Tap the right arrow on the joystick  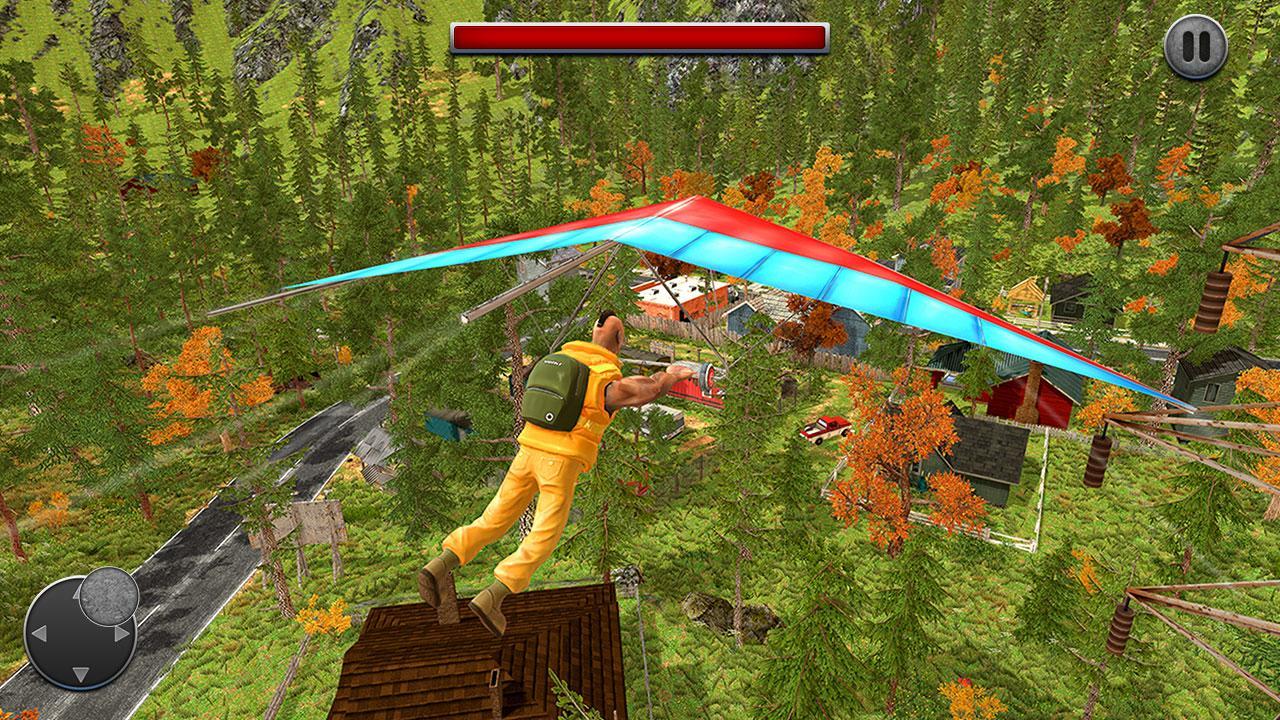(x=121, y=633)
